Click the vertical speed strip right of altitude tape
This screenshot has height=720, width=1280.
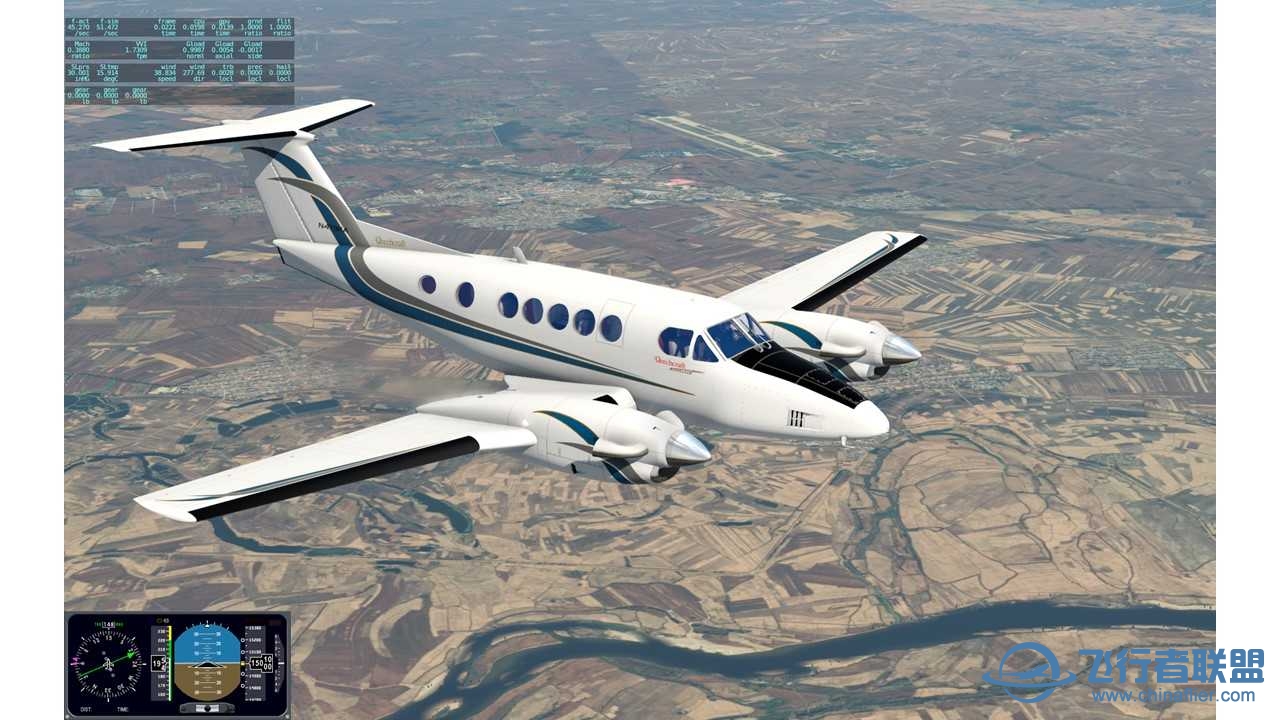click(278, 663)
